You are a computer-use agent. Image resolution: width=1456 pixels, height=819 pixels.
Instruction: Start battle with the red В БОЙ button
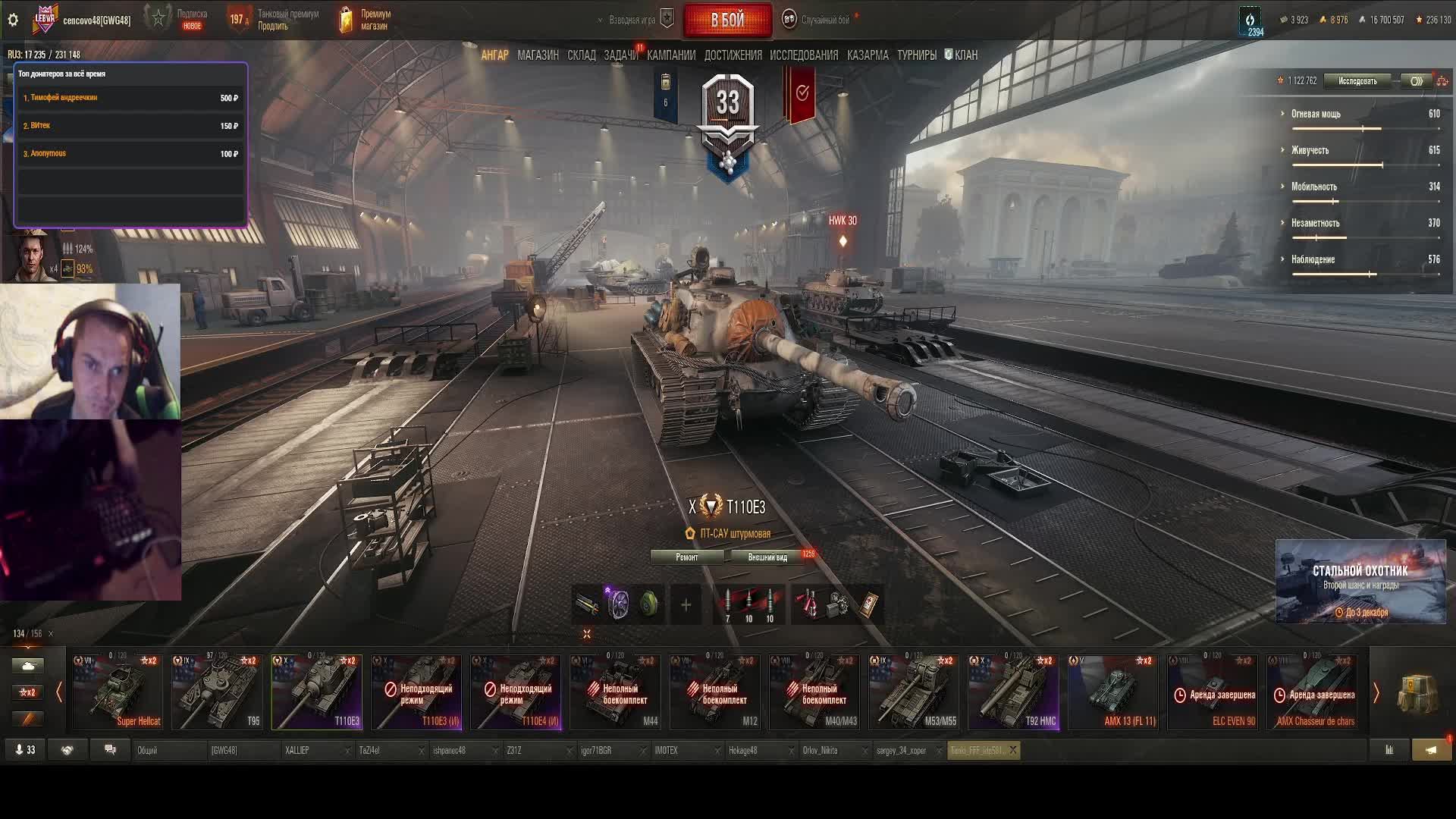(x=727, y=20)
